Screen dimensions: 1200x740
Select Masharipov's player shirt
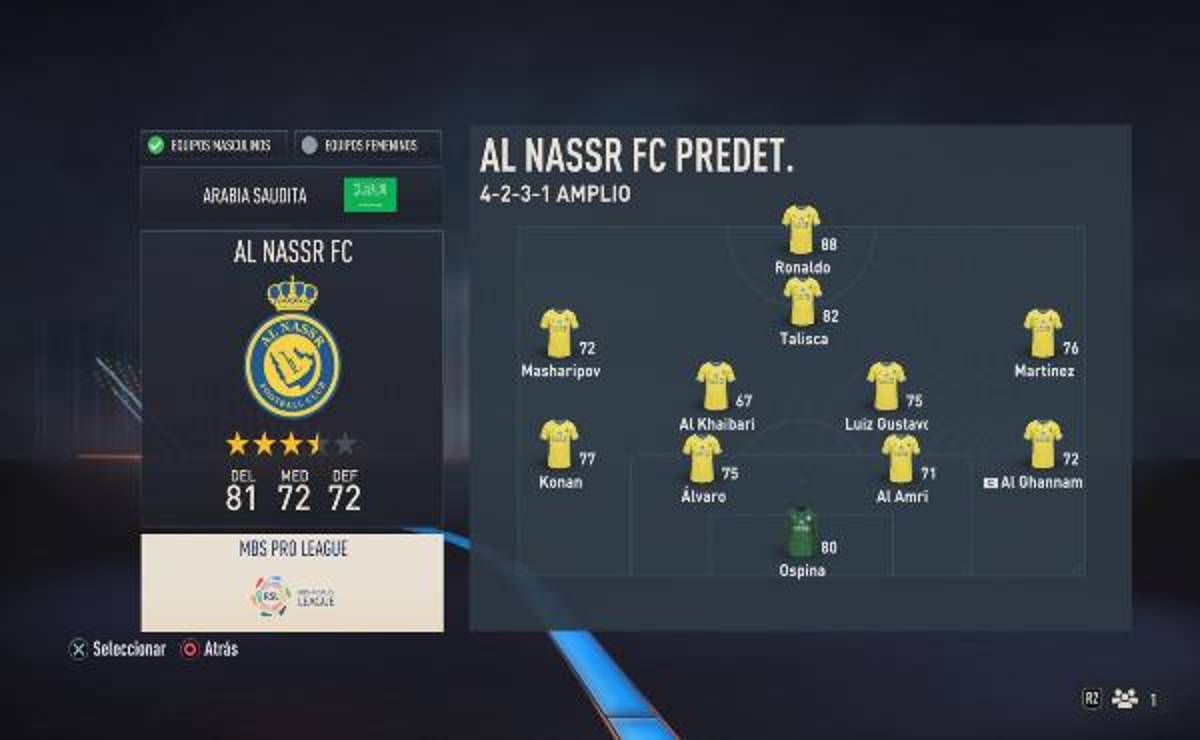559,333
